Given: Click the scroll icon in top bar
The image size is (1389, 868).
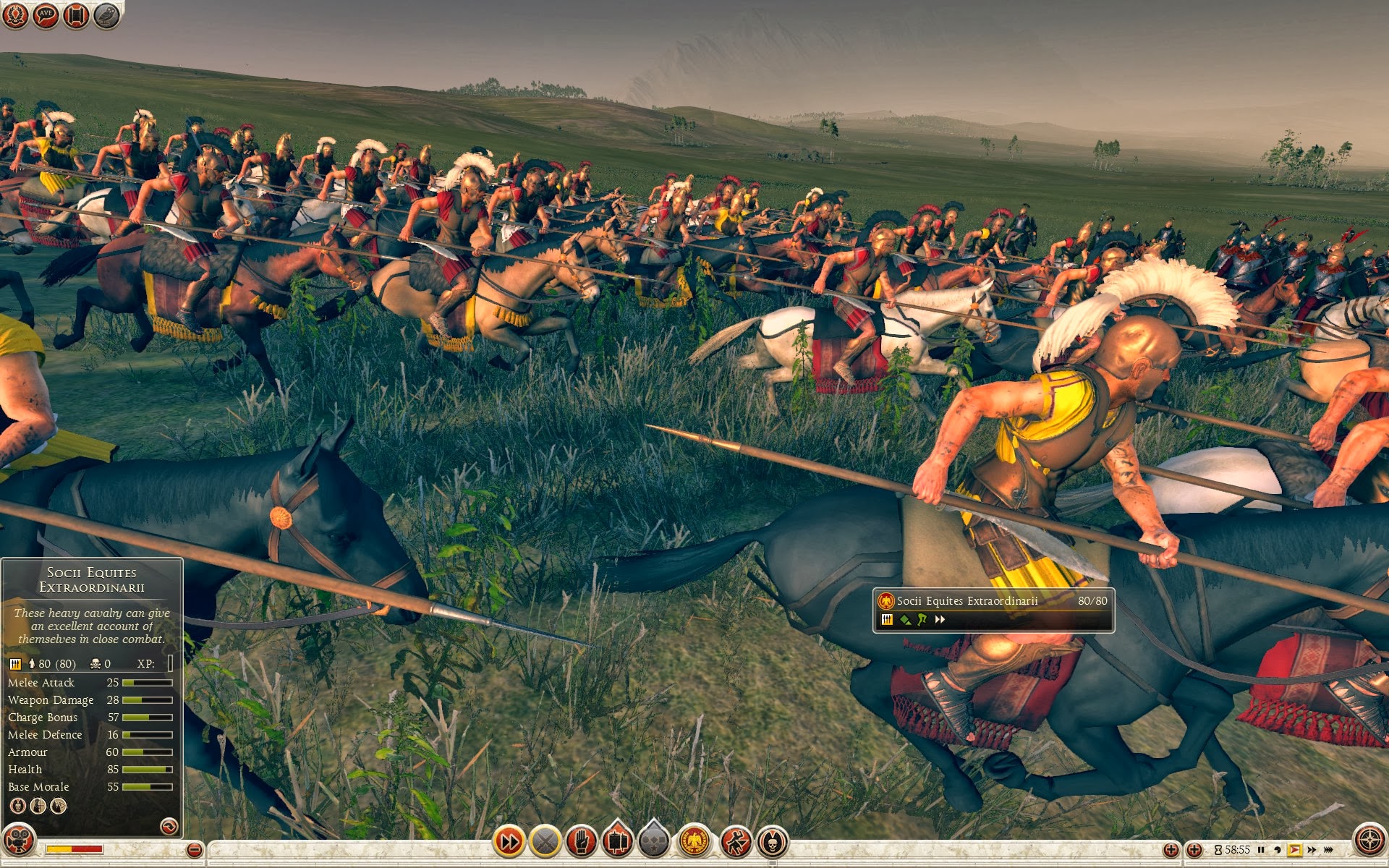Looking at the screenshot, I should 76,15.
